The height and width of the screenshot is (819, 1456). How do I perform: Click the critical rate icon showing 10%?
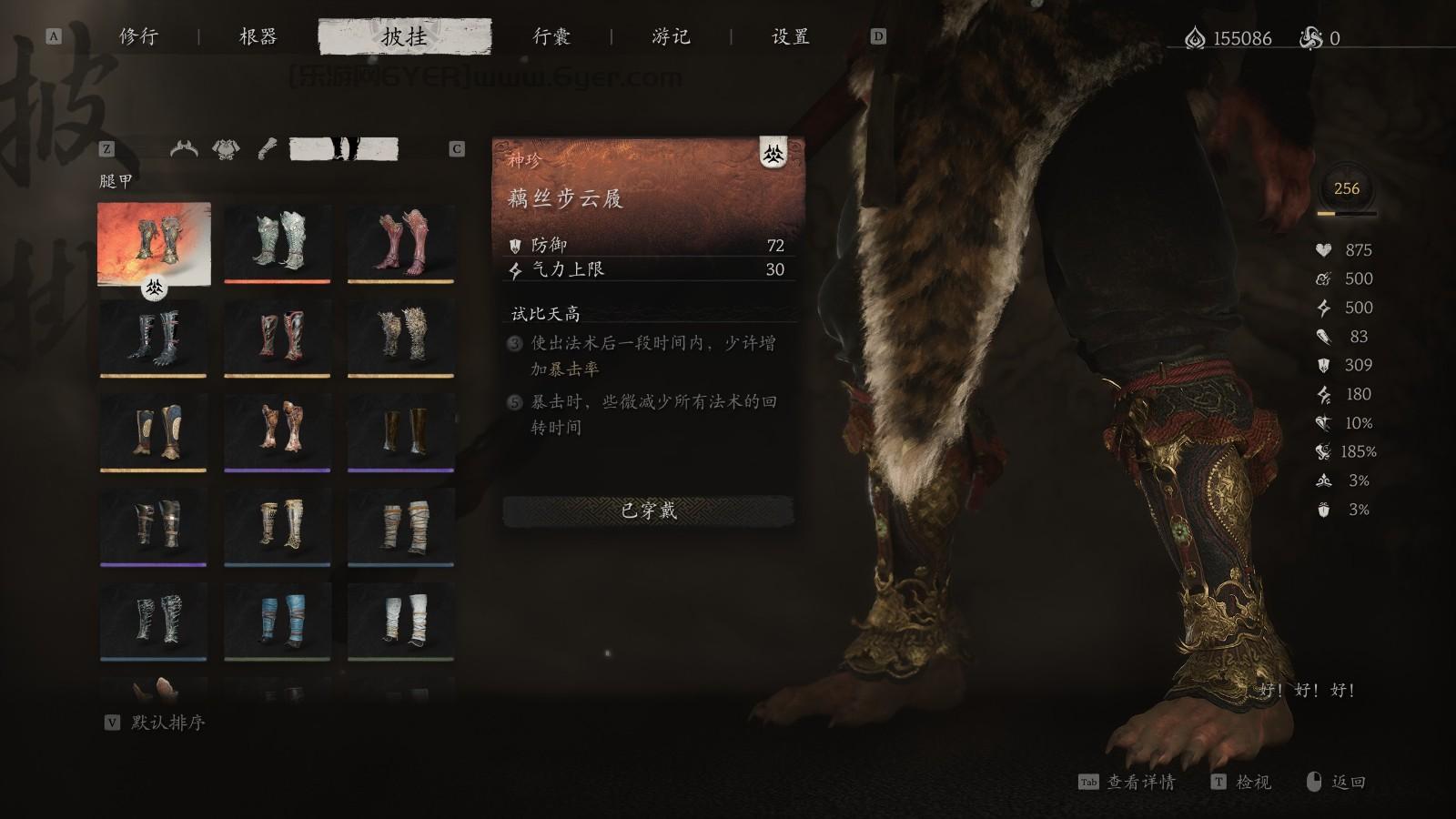tap(1325, 422)
